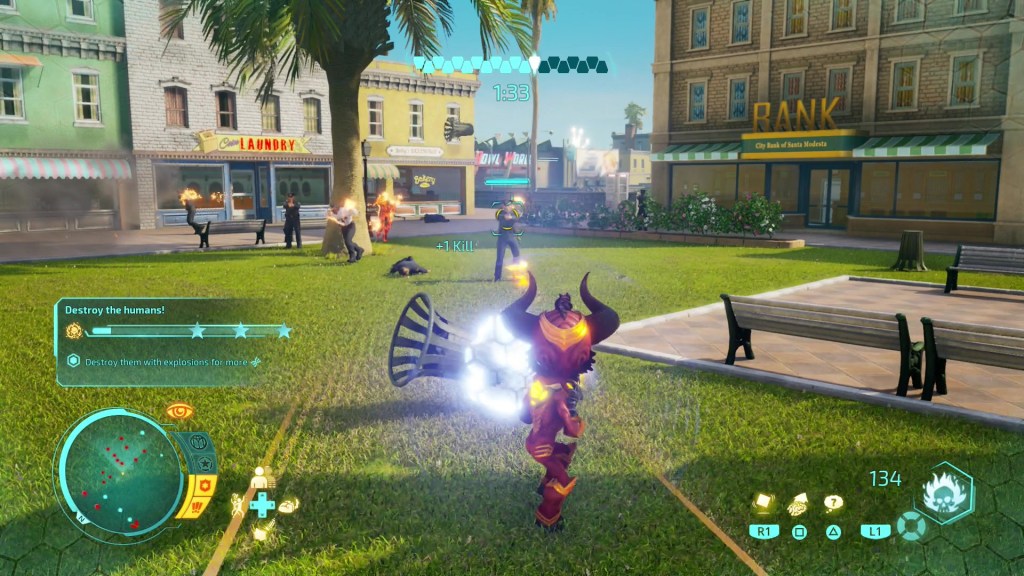Click the human disguise figure icon
1024x576 pixels.
(262, 478)
